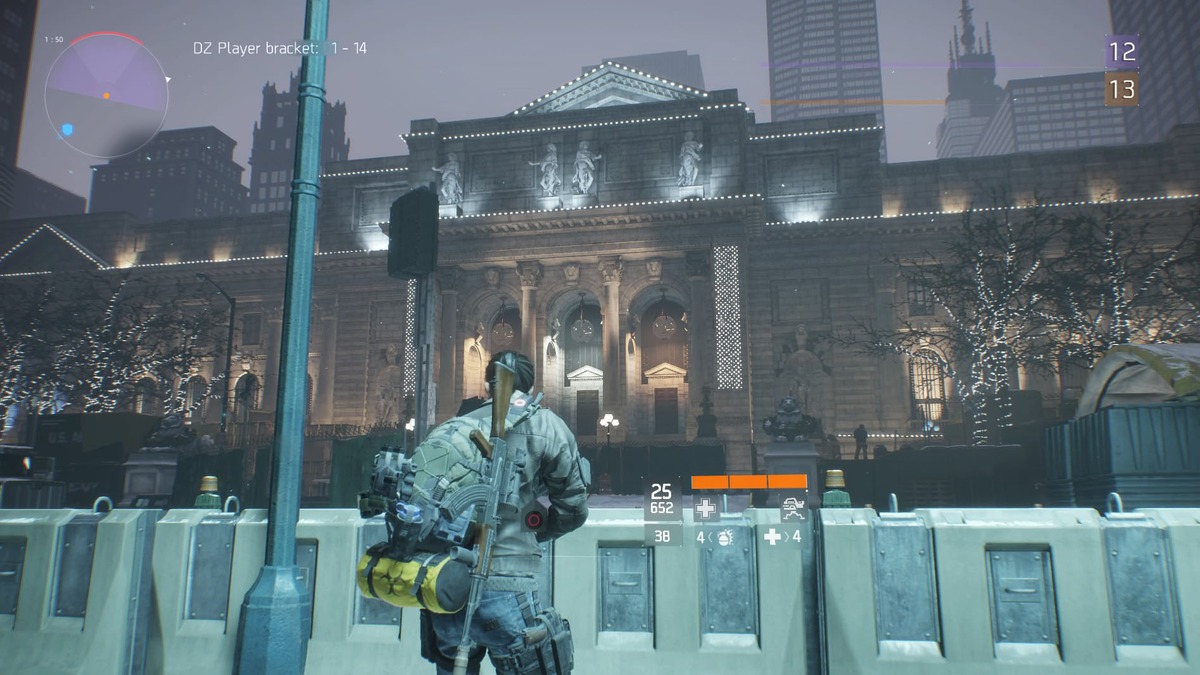Deploy the turret skill icon
Screen dimensions: 1200x675
[794, 508]
